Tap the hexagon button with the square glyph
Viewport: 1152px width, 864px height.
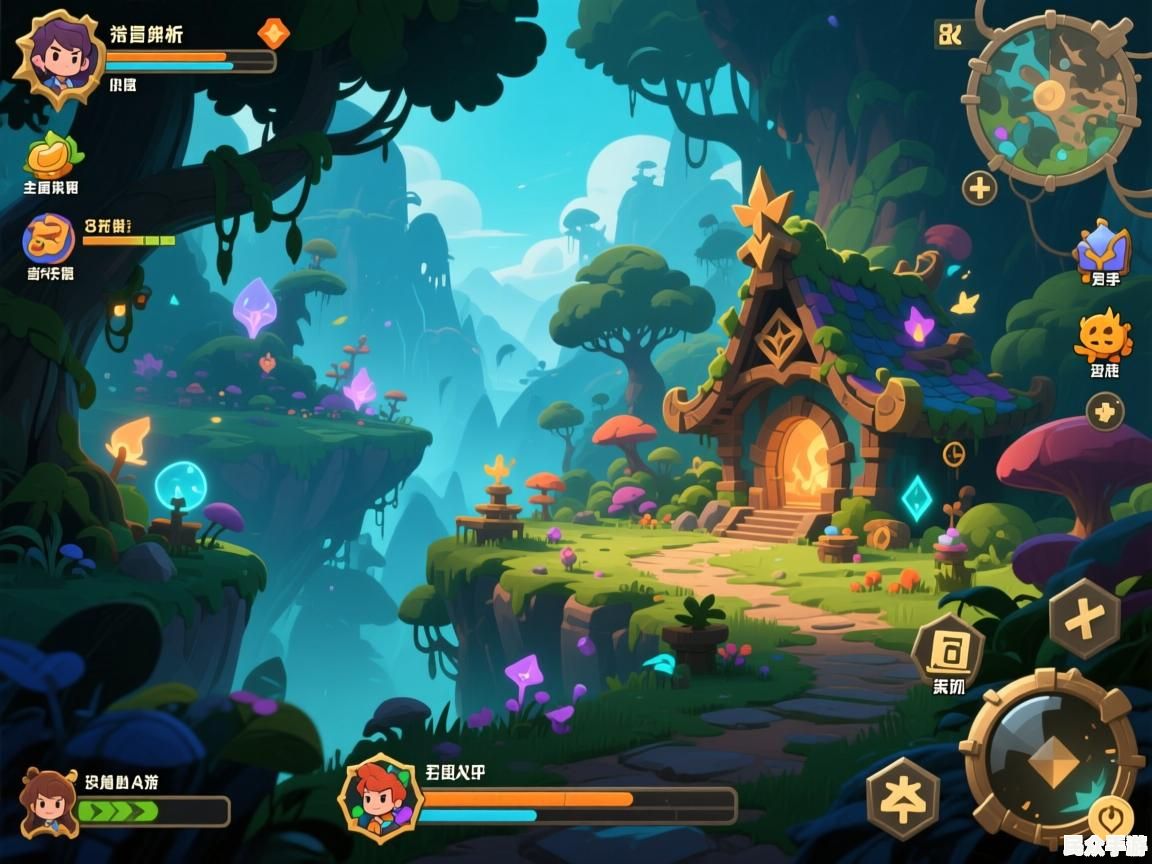947,651
